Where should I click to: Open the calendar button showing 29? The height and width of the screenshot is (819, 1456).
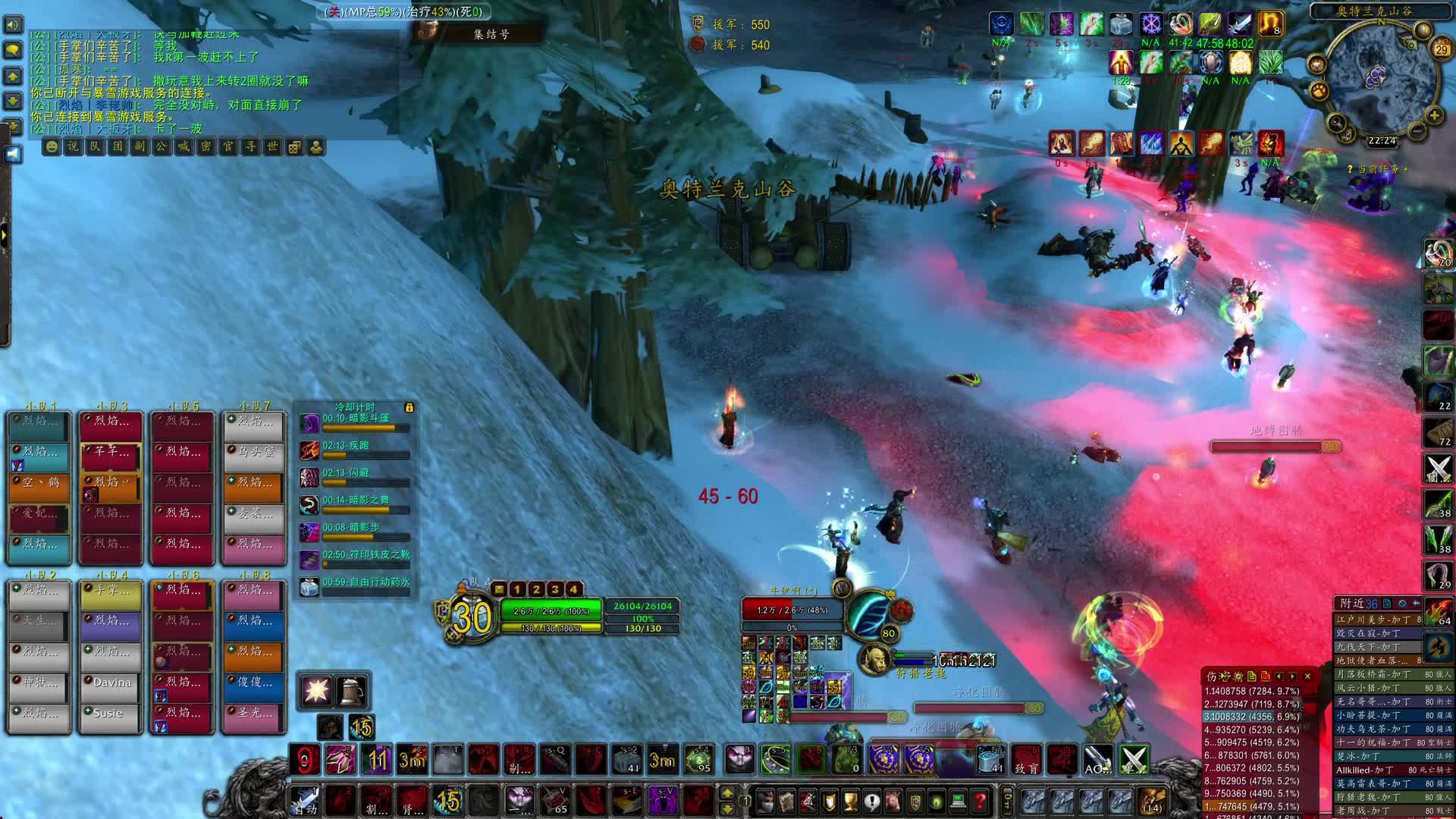[1441, 49]
